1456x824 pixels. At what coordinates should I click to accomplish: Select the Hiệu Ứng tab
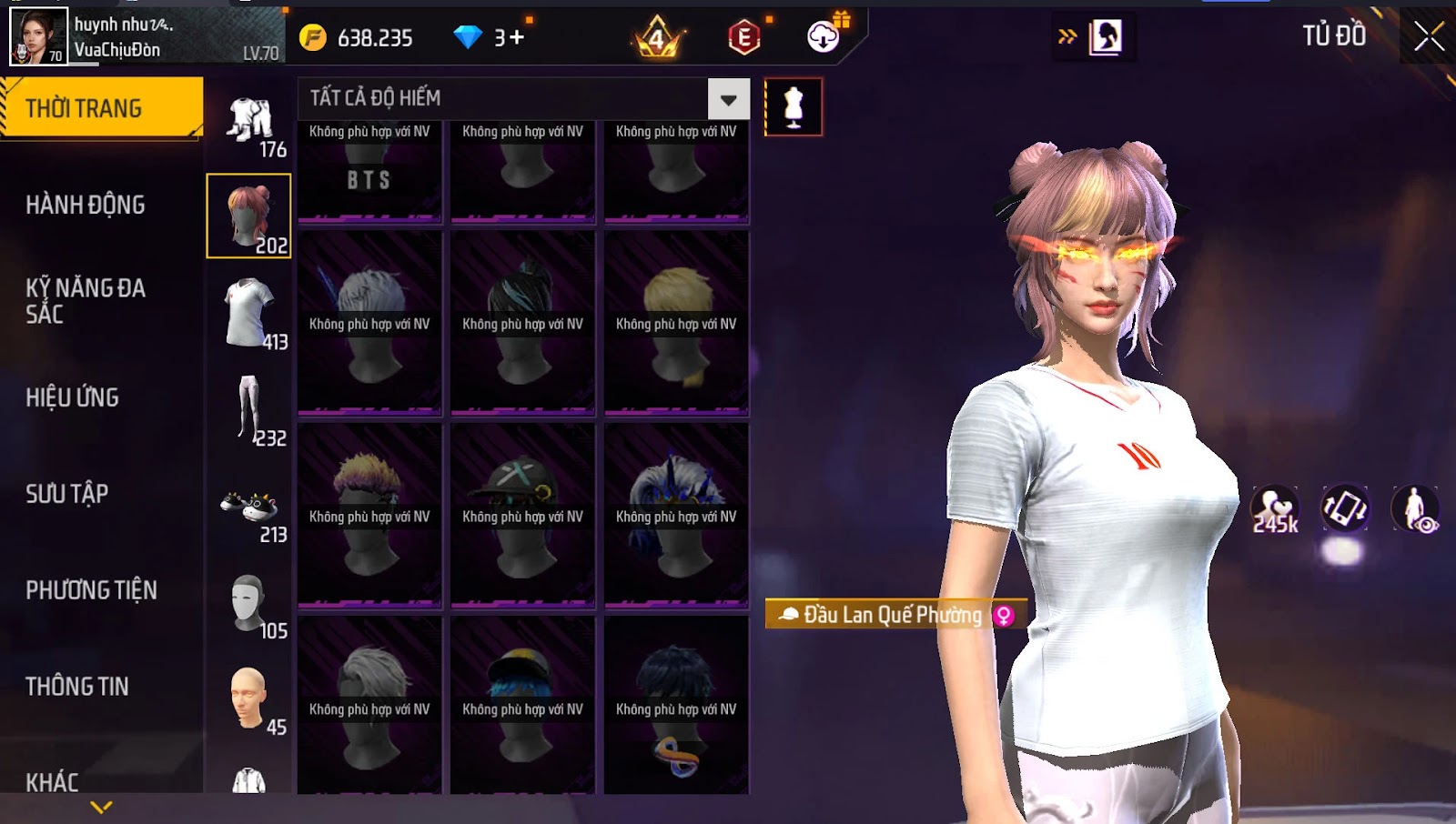(x=73, y=397)
